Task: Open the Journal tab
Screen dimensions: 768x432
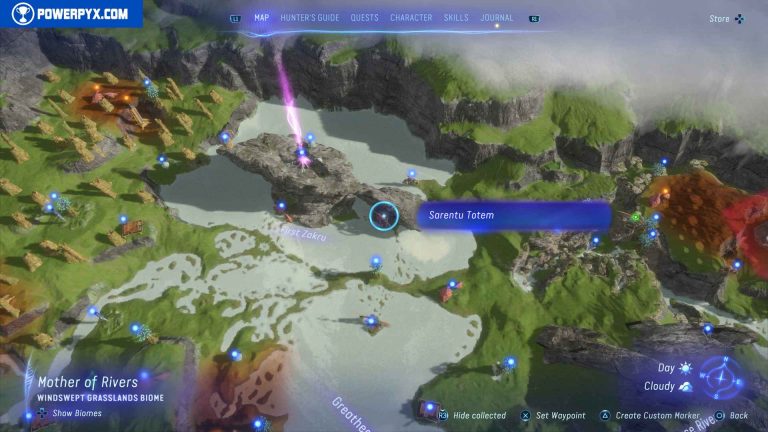Action: (x=497, y=18)
